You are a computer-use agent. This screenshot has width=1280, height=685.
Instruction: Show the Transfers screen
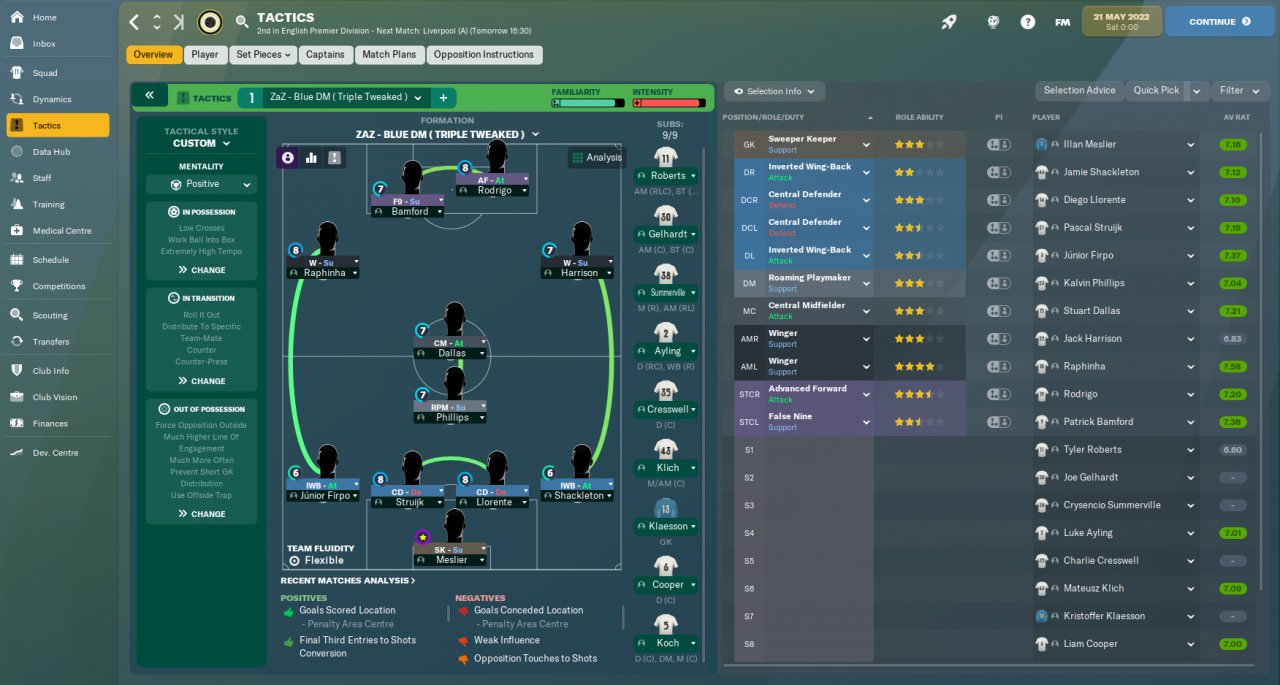click(x=51, y=341)
